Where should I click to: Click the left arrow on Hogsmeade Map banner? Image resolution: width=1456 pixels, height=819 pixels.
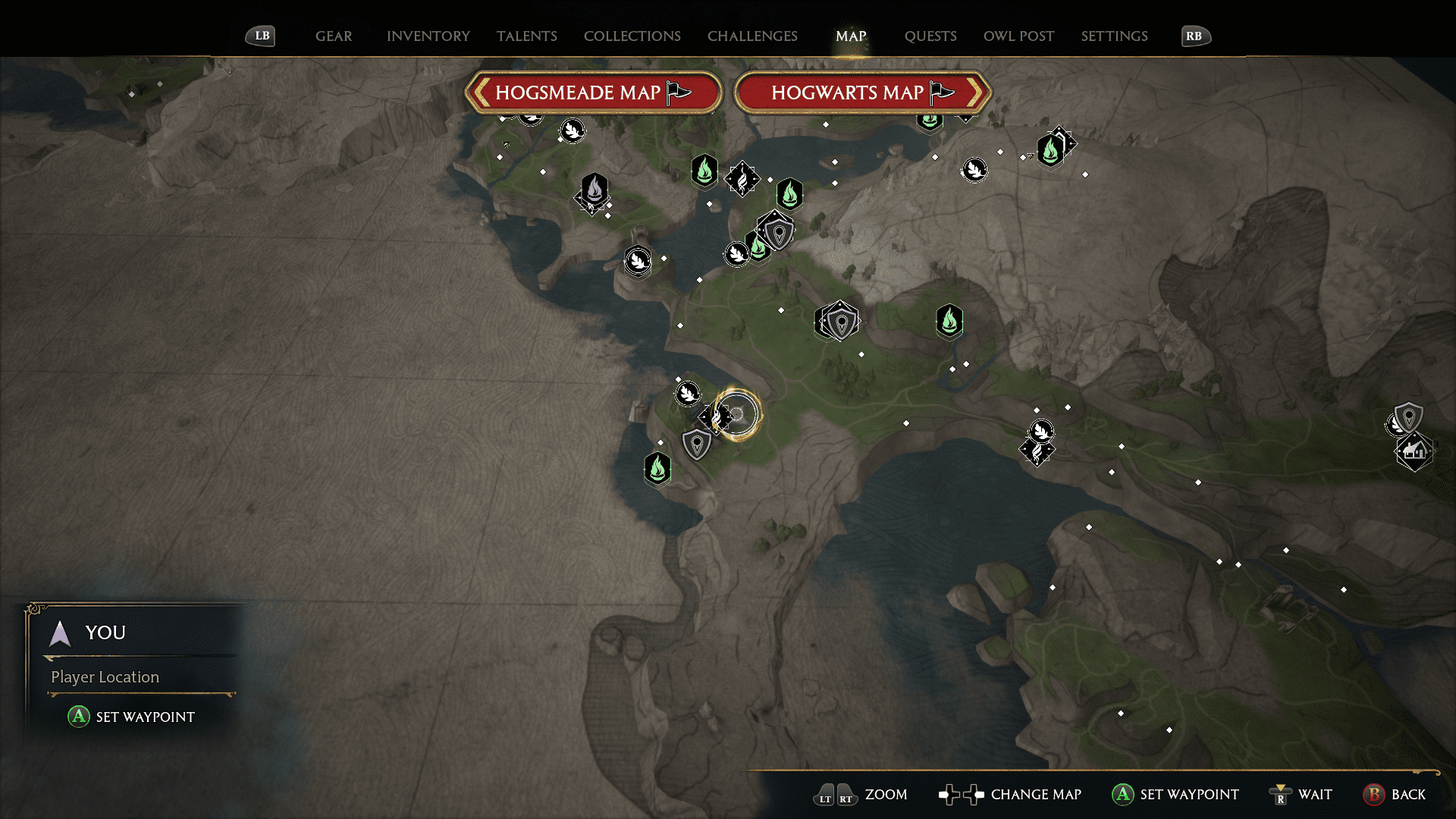[480, 92]
